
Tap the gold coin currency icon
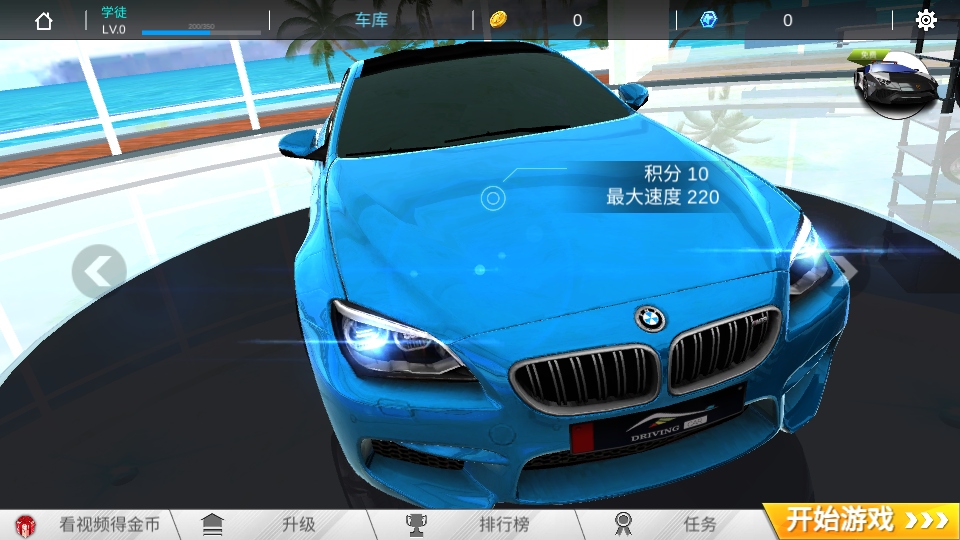coord(499,20)
